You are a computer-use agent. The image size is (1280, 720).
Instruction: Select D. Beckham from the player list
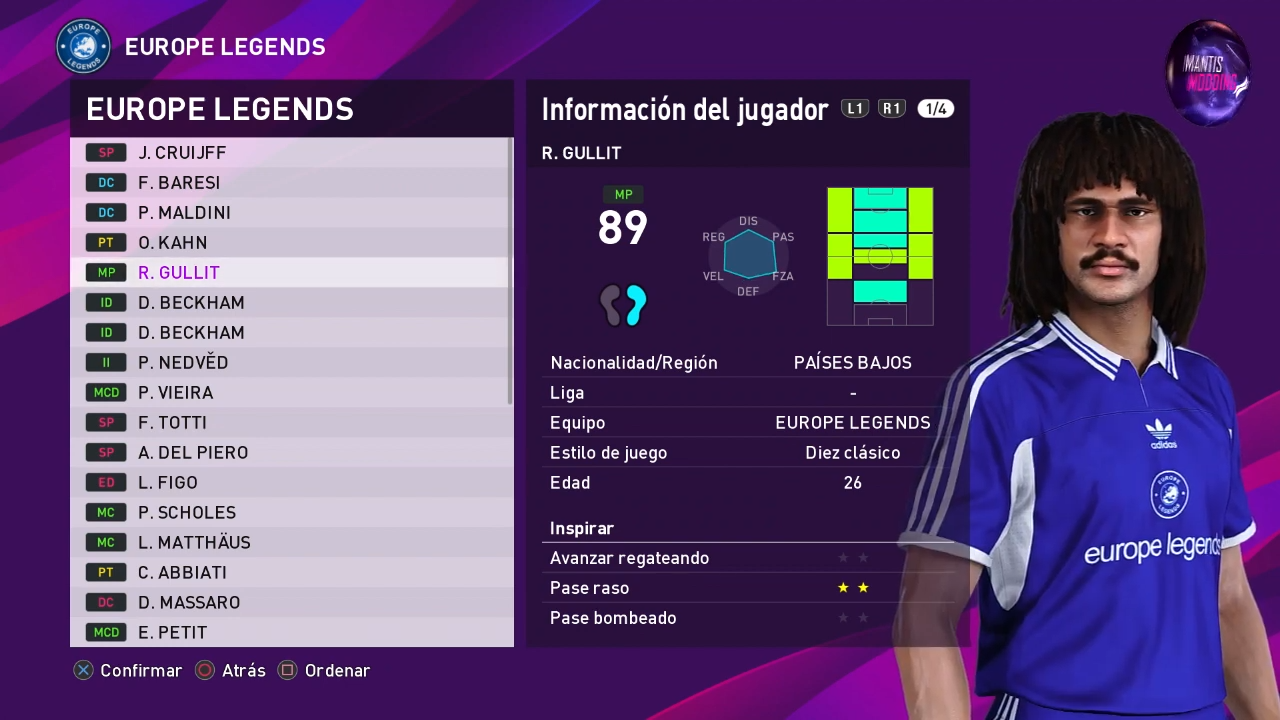190,302
